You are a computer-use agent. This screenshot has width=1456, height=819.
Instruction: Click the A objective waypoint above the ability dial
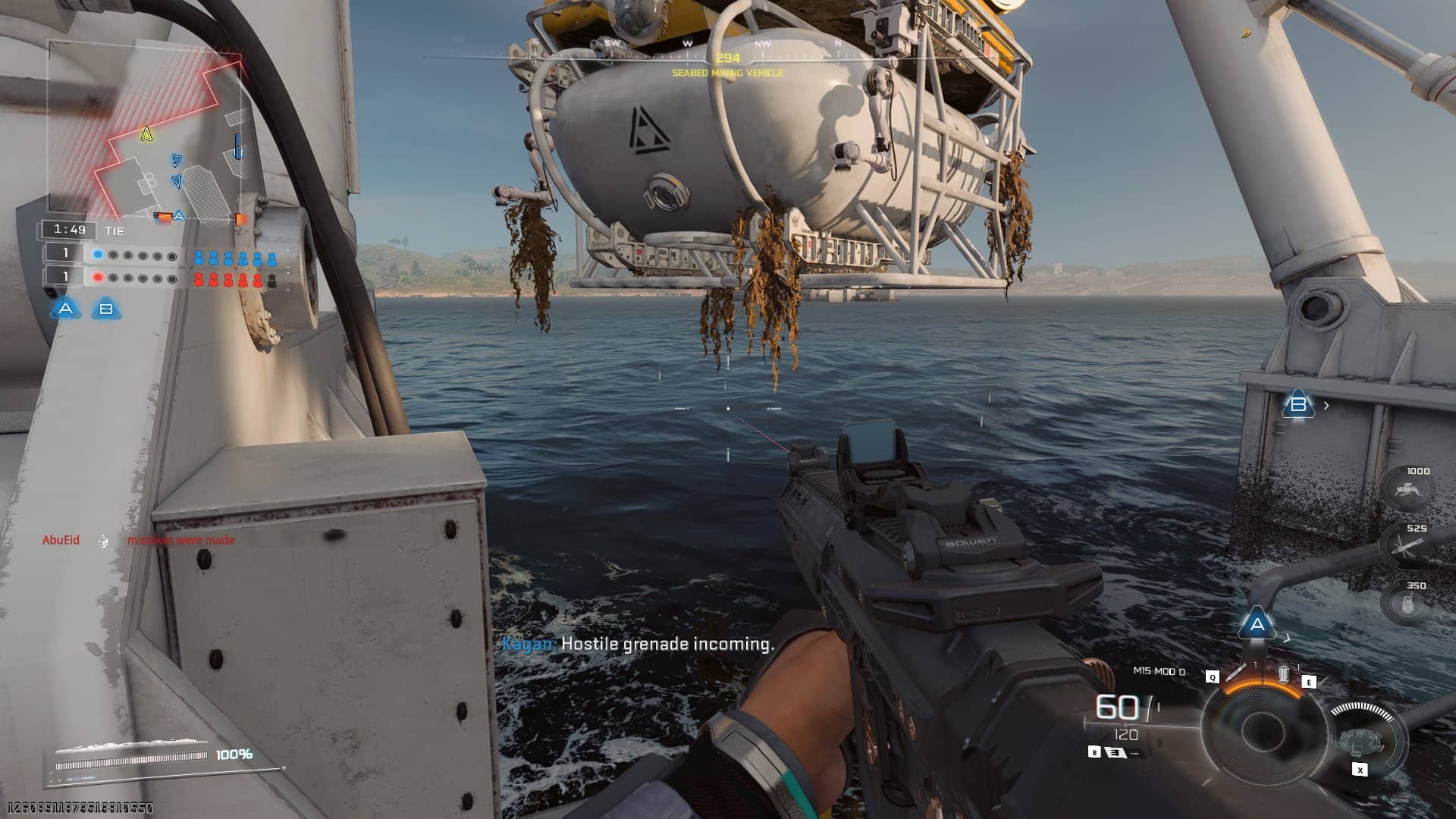[x=1257, y=625]
